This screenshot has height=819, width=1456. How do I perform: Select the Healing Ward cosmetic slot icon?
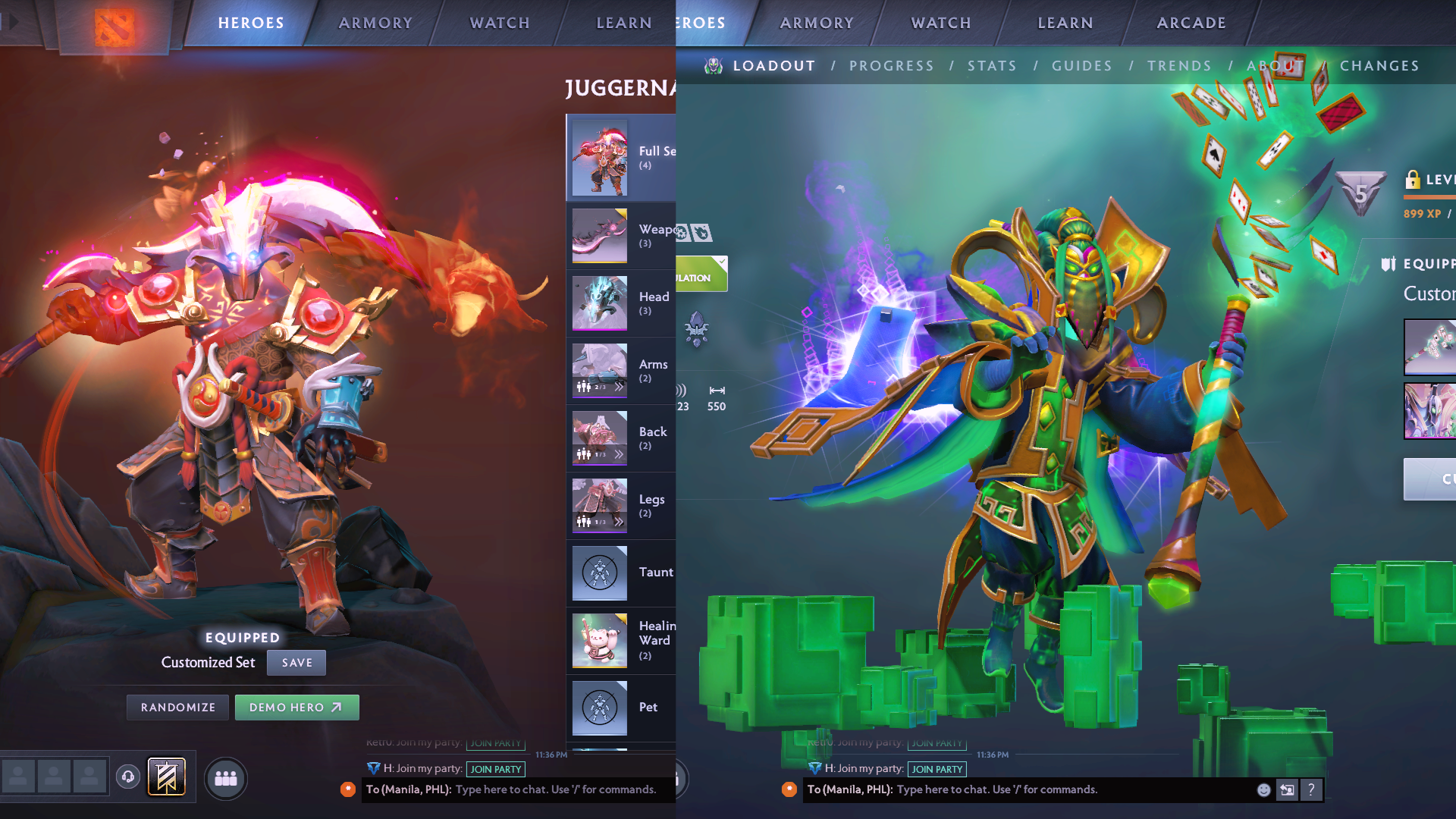(599, 640)
